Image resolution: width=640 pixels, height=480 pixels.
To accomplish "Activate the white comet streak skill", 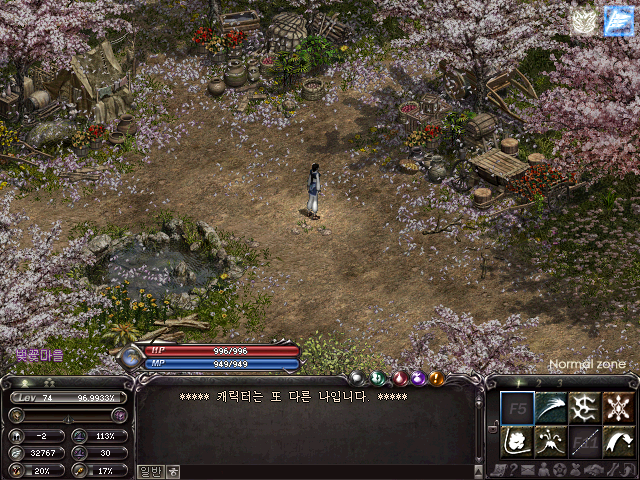I will pyautogui.click(x=551, y=408).
